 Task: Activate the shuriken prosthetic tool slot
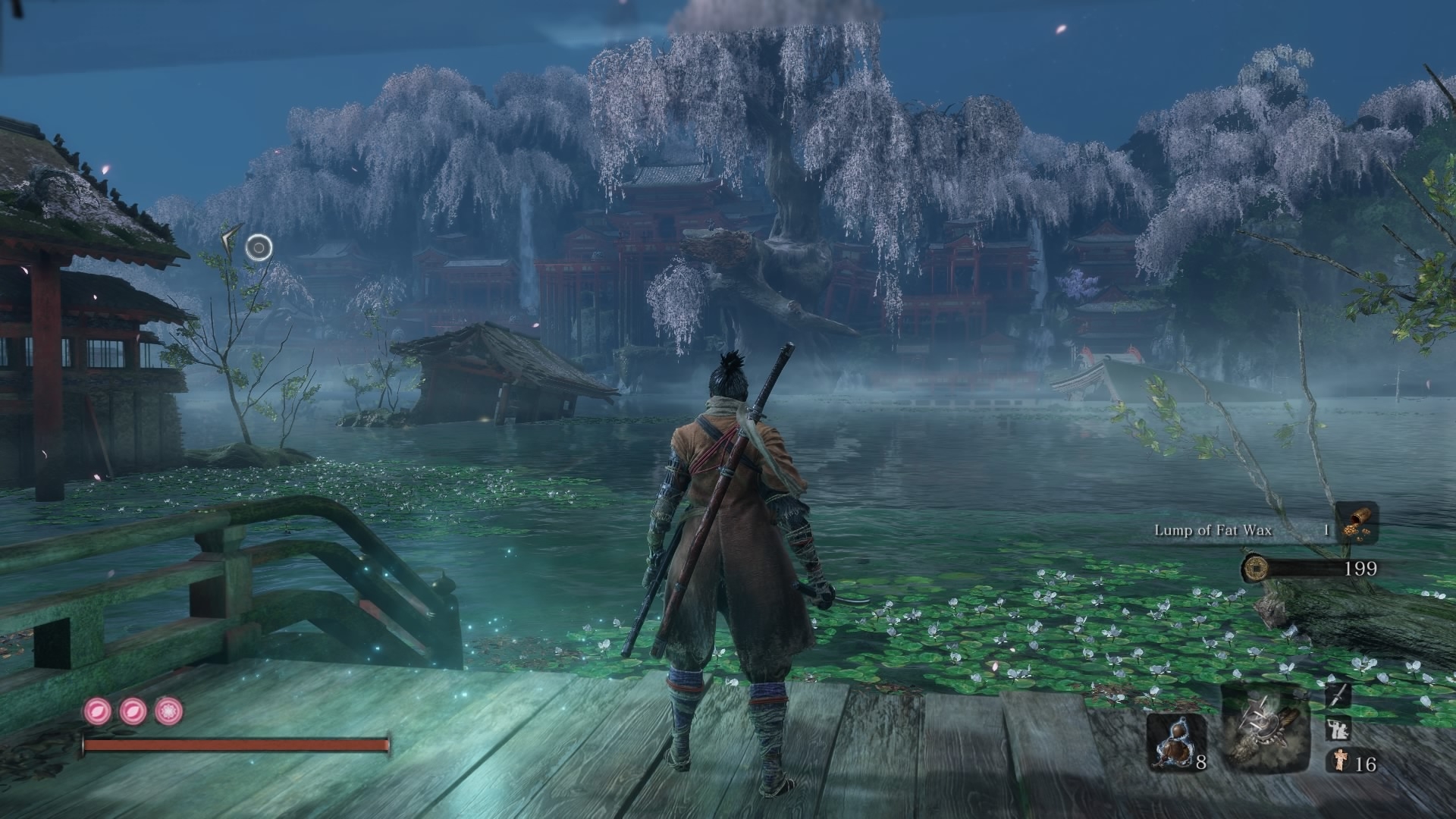tap(1265, 728)
